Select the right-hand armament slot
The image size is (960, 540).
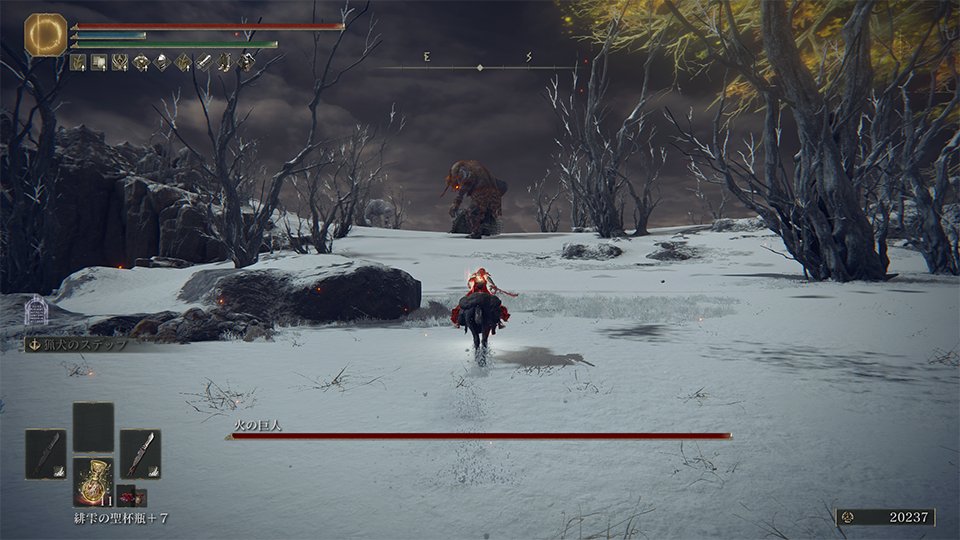(x=140, y=453)
